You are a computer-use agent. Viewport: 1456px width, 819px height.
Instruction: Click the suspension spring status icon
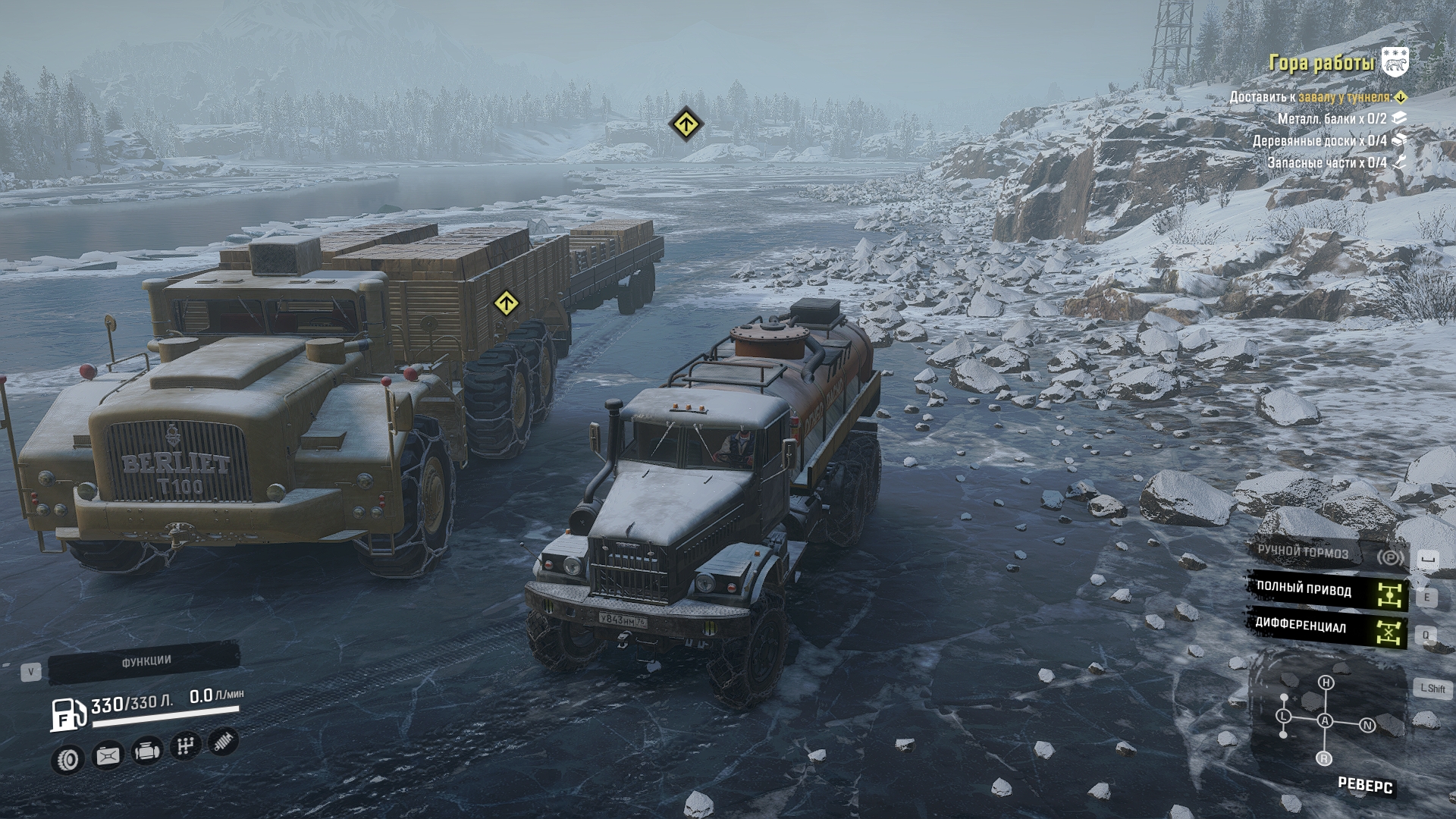click(x=223, y=742)
